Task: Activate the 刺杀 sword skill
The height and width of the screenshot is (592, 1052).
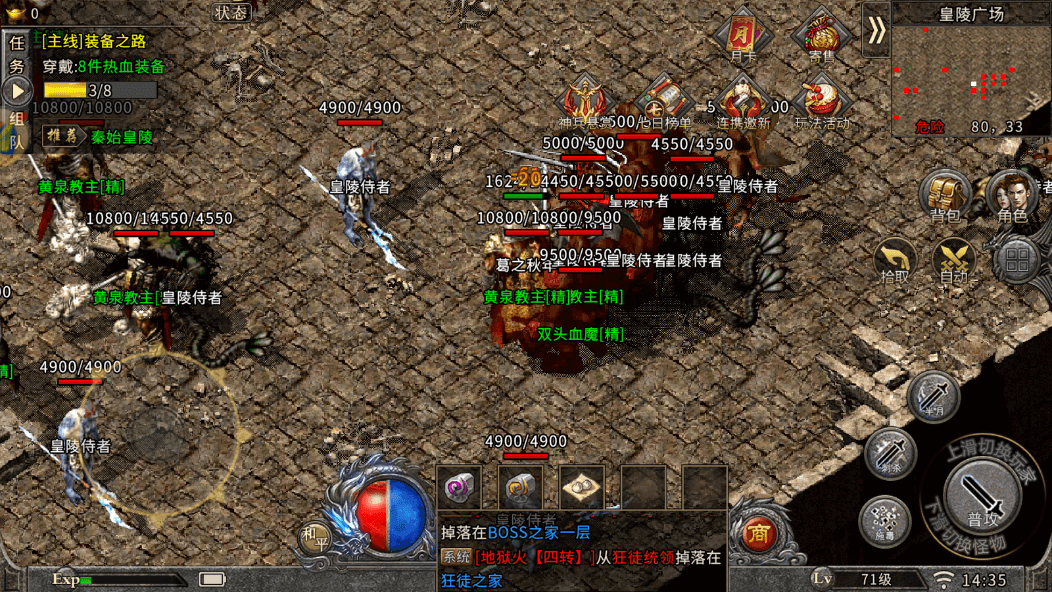Action: click(891, 452)
